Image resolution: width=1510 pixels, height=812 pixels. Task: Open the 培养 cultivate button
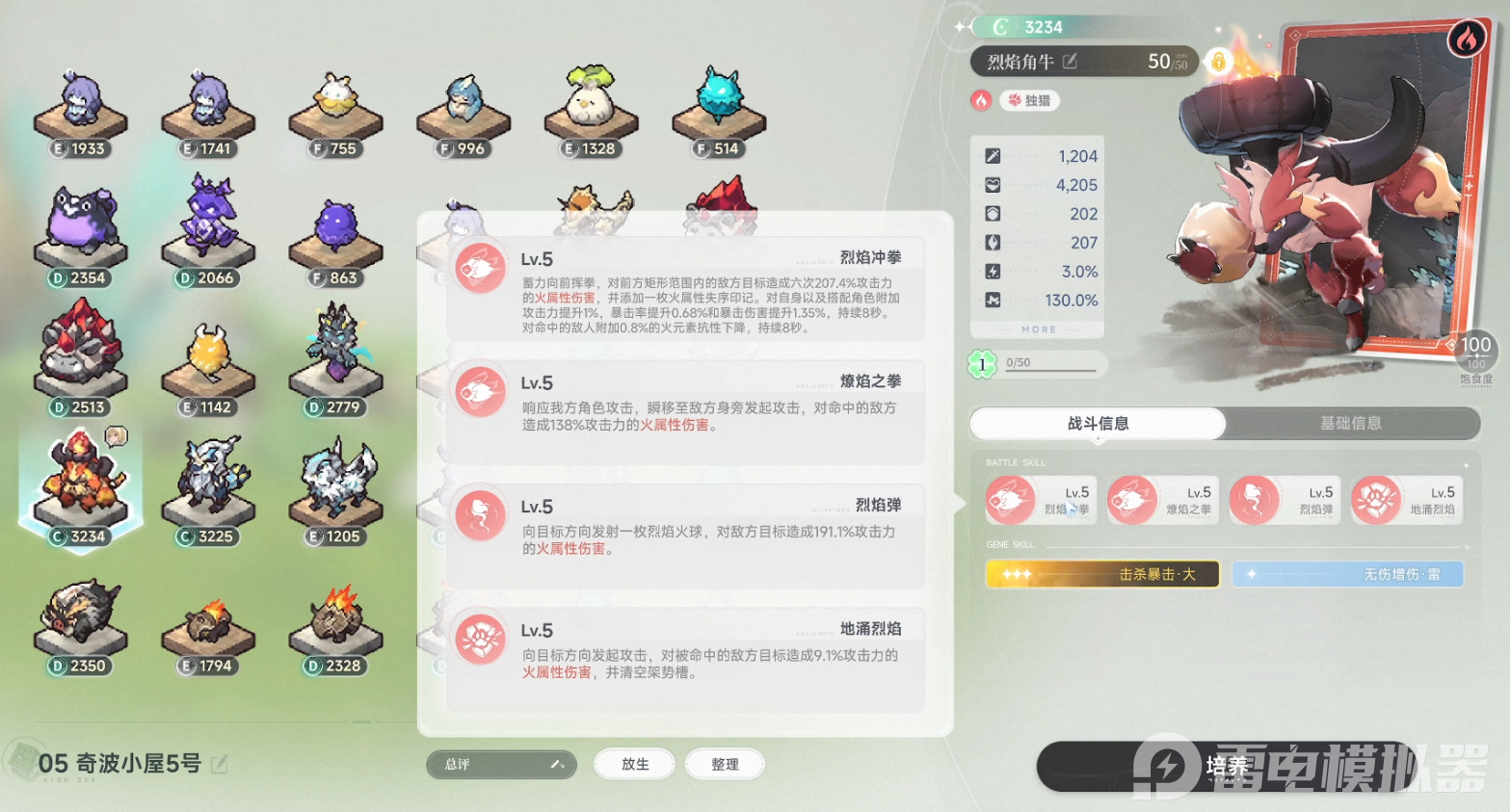pos(1226,766)
